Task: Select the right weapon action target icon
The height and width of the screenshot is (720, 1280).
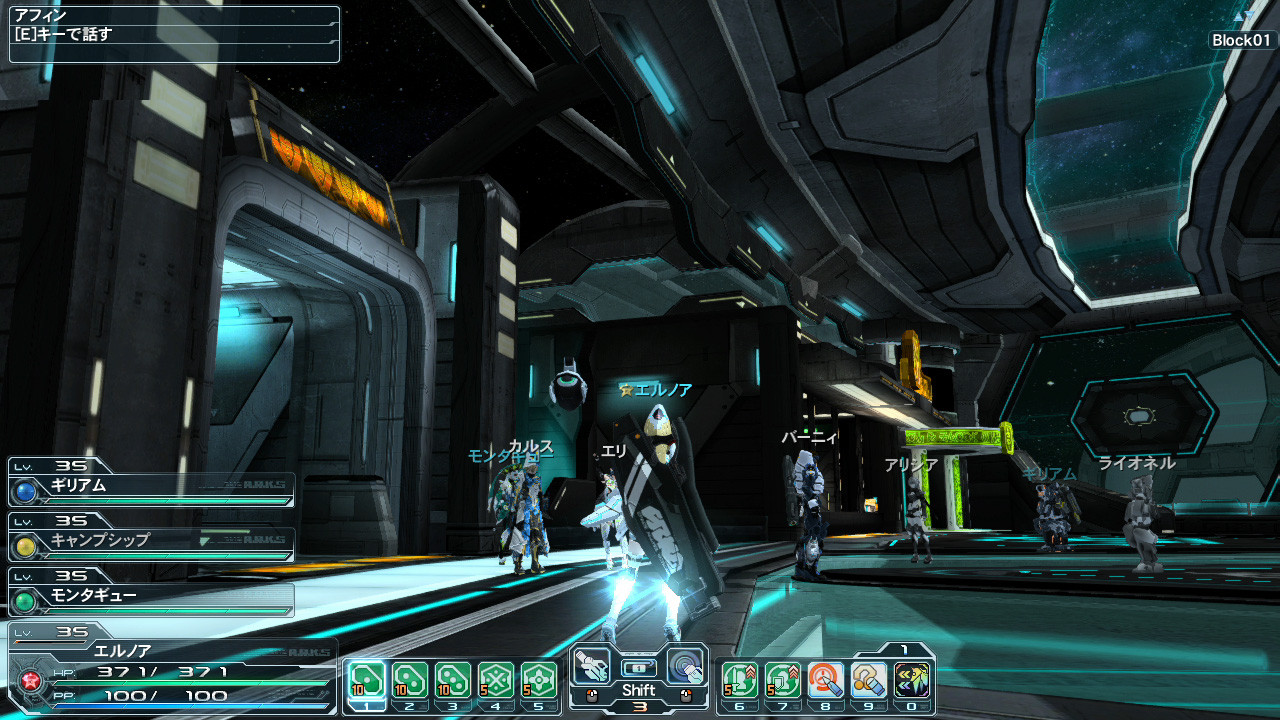Action: [685, 665]
